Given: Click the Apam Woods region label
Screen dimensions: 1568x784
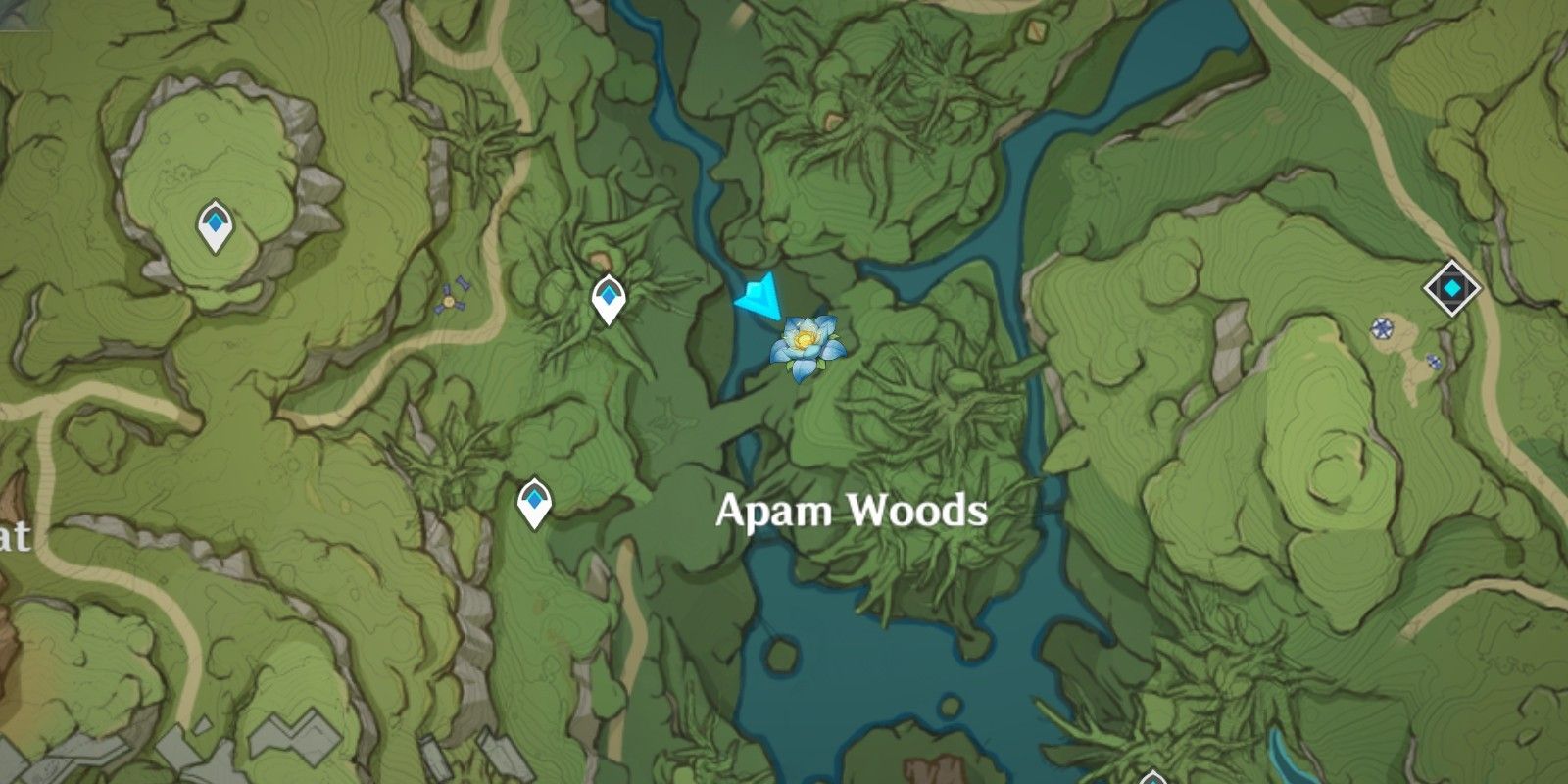Looking at the screenshot, I should pos(853,509).
